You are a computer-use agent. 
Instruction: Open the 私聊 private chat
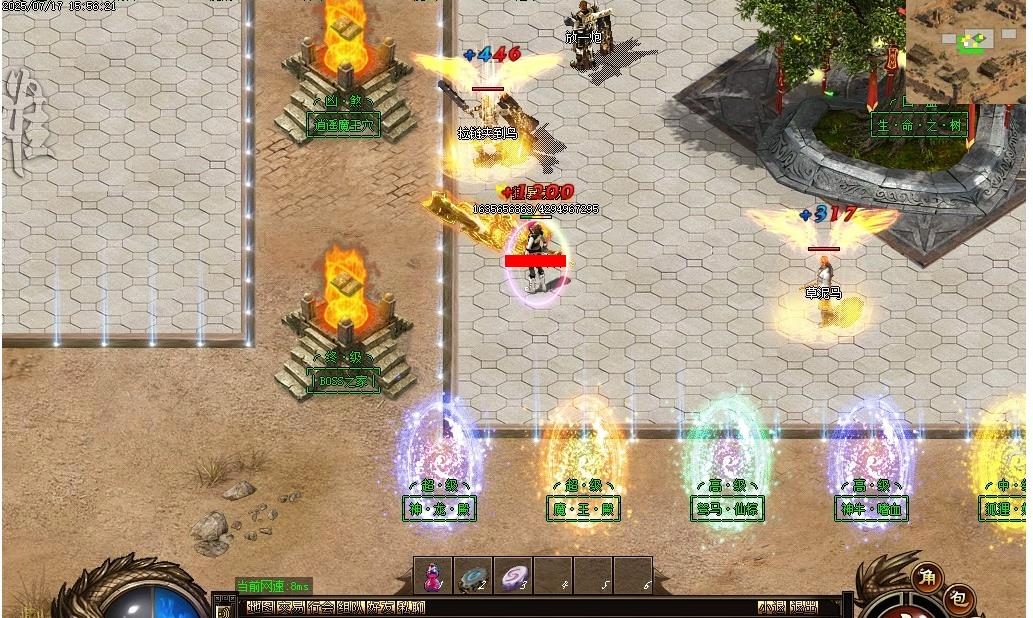coord(411,607)
